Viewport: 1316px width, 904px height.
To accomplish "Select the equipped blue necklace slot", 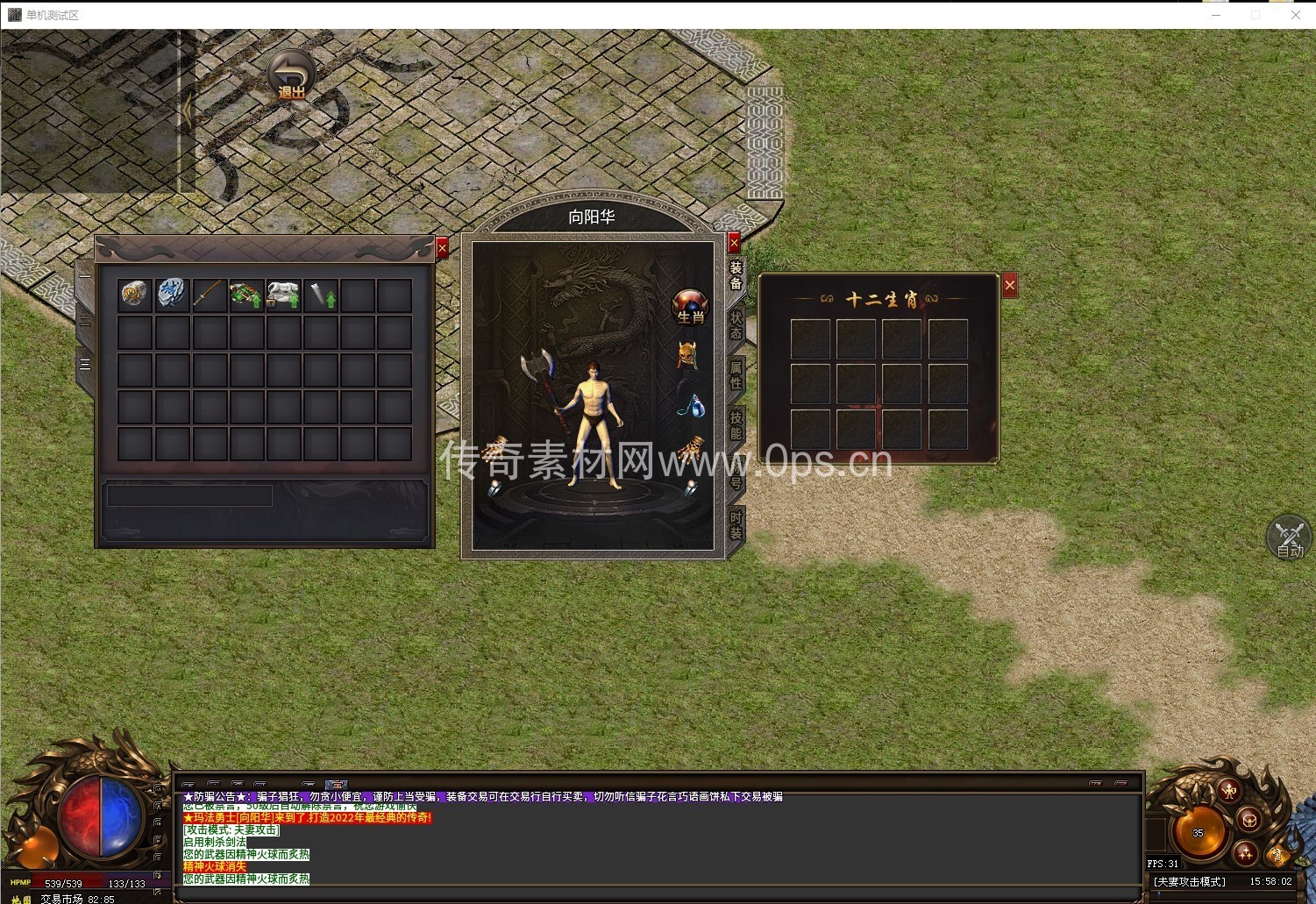I will pyautogui.click(x=692, y=405).
